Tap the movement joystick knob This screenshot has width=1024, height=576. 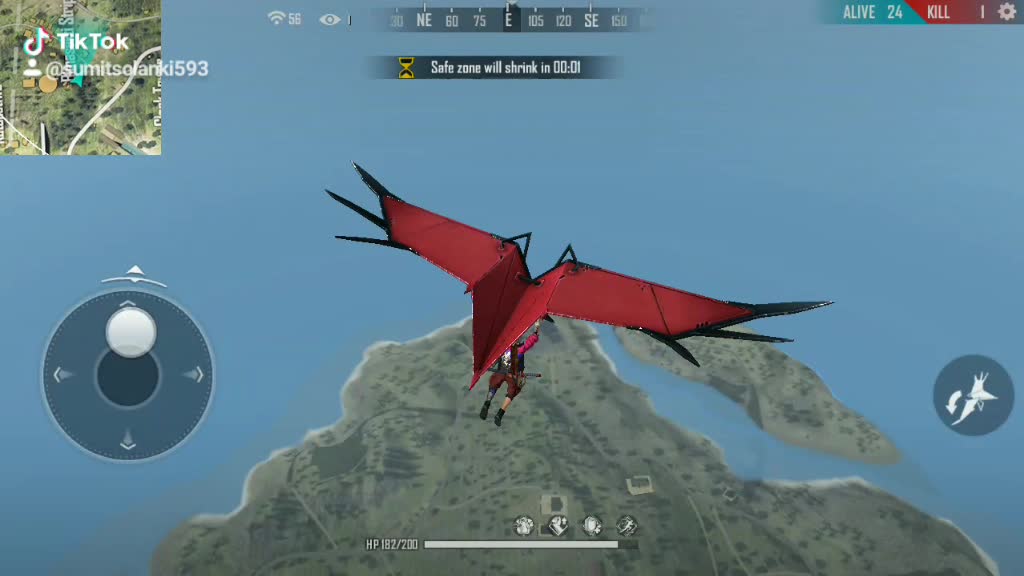pos(131,332)
